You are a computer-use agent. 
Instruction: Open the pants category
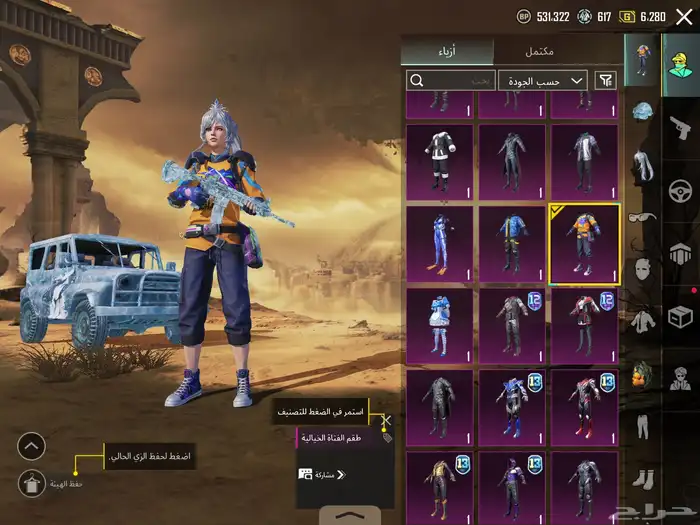pyautogui.click(x=643, y=427)
